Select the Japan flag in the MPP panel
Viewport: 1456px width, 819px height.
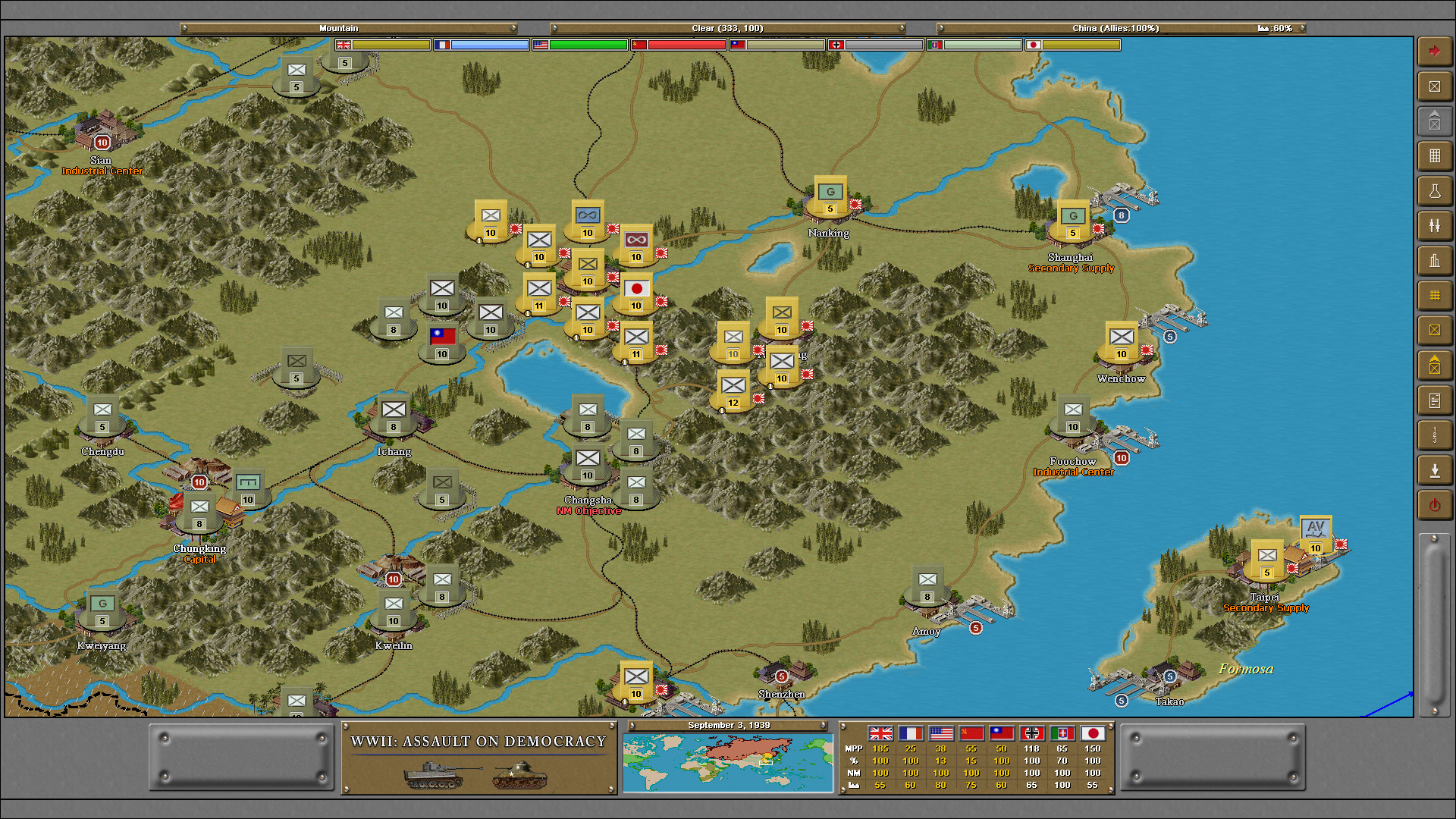(1092, 734)
